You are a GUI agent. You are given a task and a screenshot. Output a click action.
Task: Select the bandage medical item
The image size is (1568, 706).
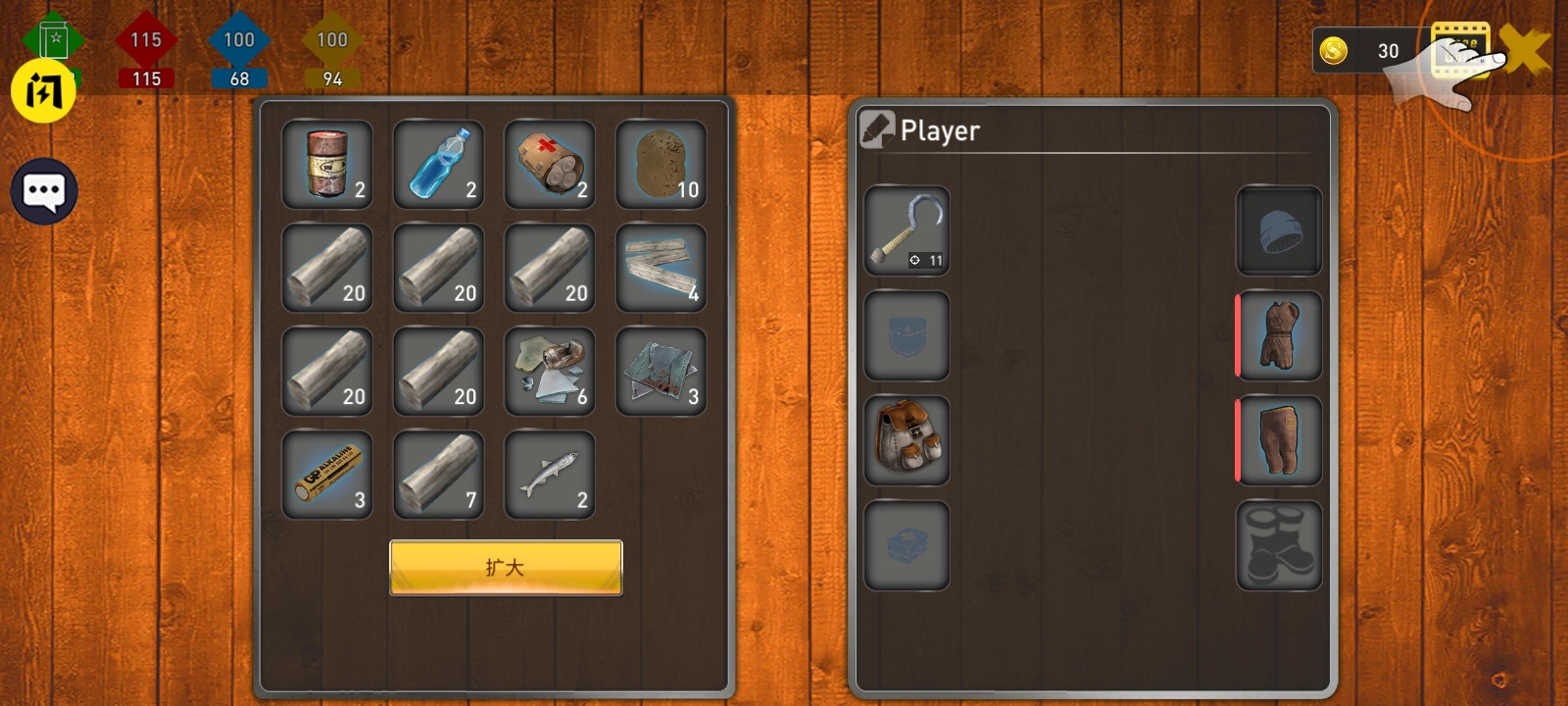[x=550, y=165]
